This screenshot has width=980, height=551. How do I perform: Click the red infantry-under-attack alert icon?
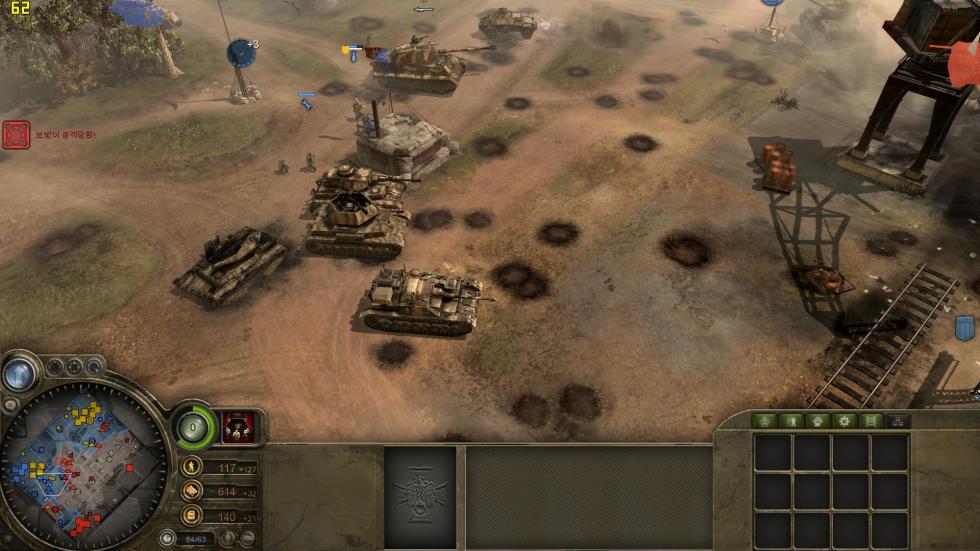(16, 135)
